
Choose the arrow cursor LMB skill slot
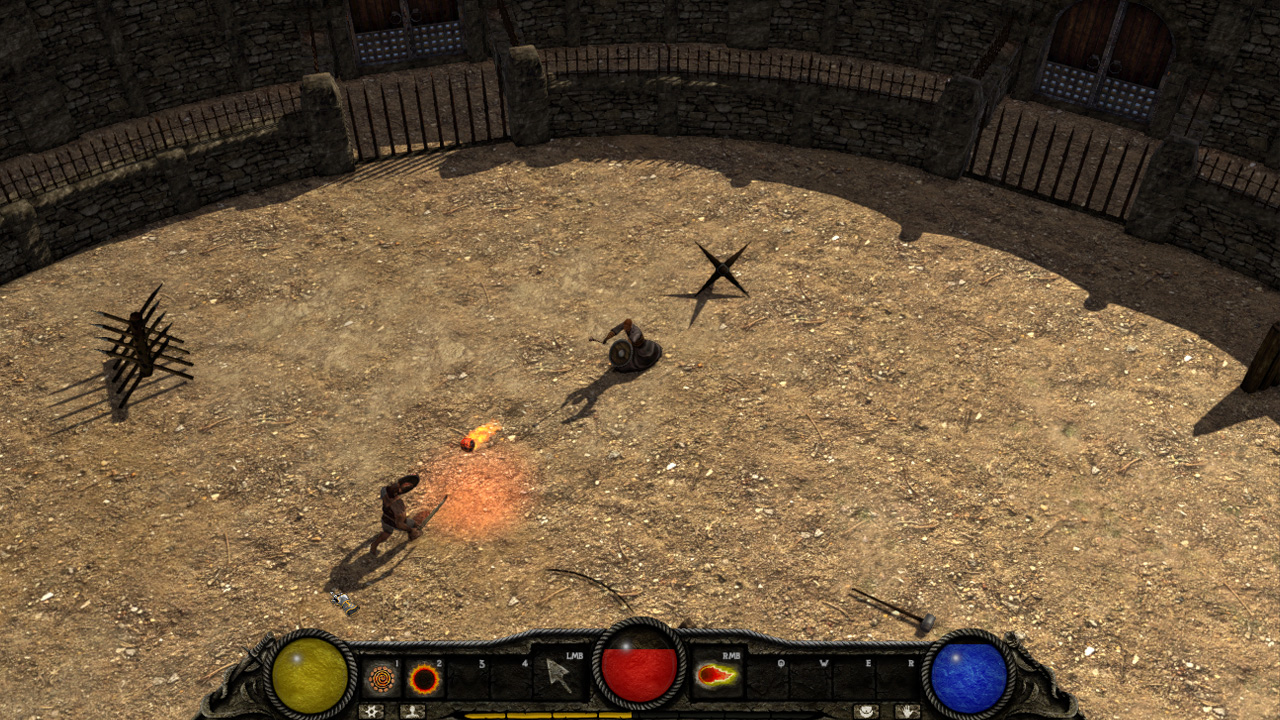point(560,675)
